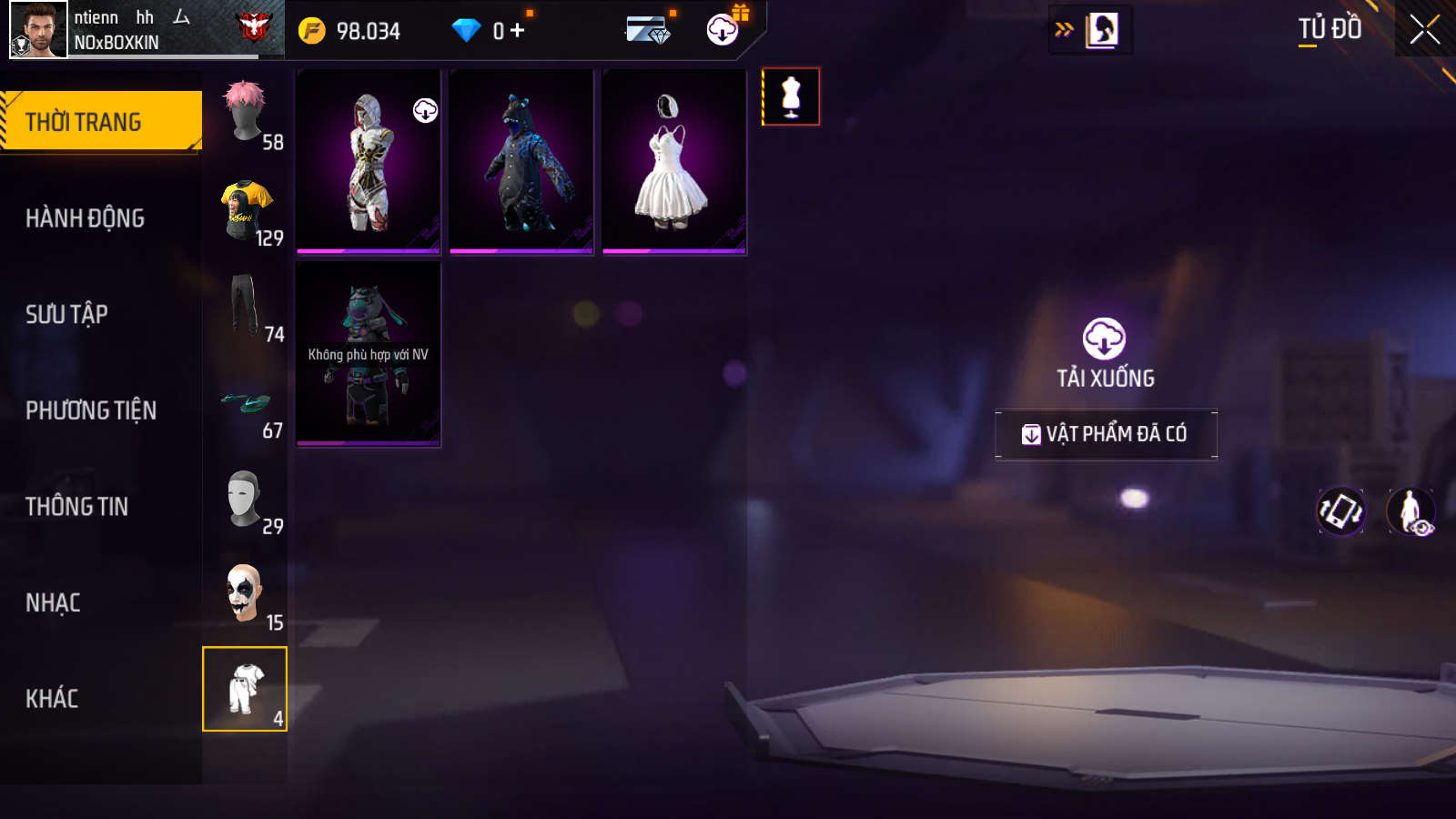
Task: Show the THÔNG TIN section
Action: pos(77,507)
